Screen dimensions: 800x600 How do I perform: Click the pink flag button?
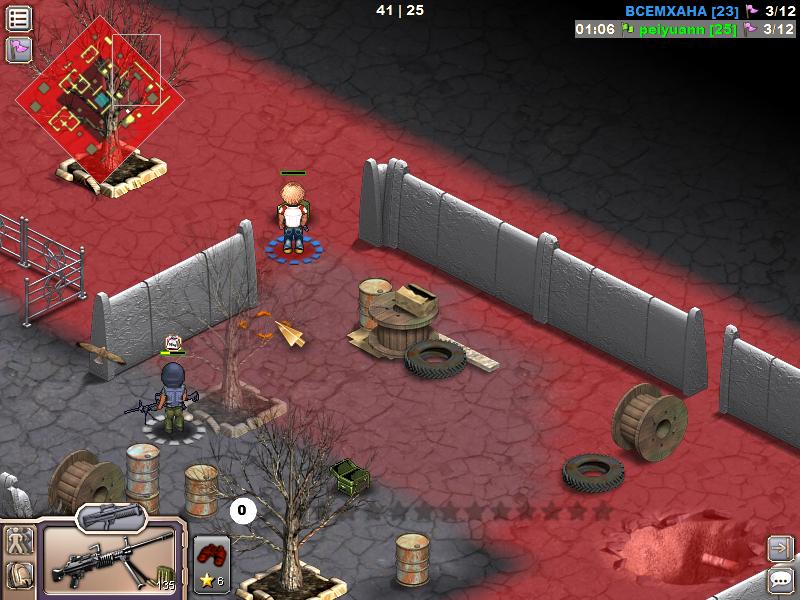pyautogui.click(x=19, y=49)
